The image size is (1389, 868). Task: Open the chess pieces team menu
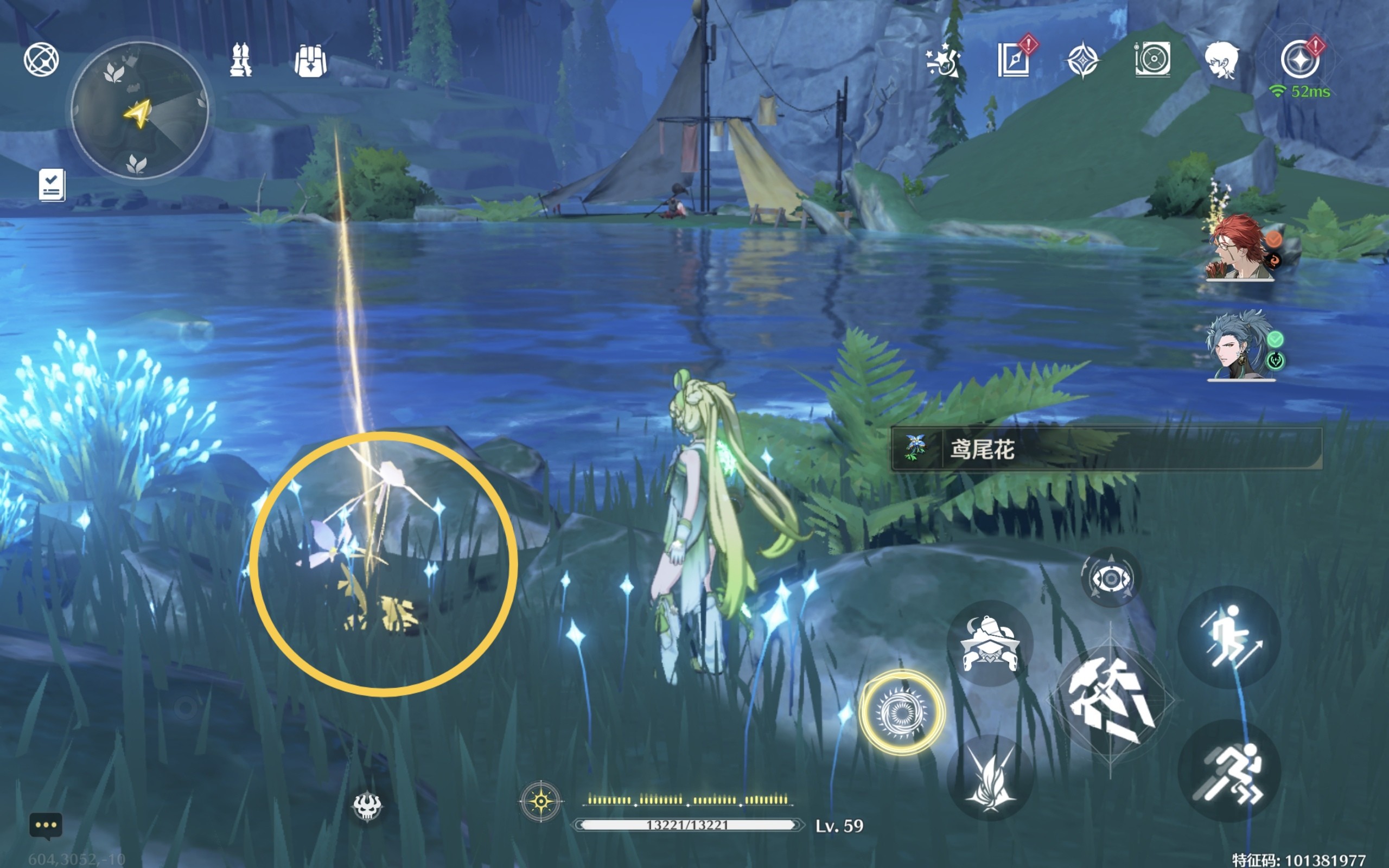click(x=240, y=60)
